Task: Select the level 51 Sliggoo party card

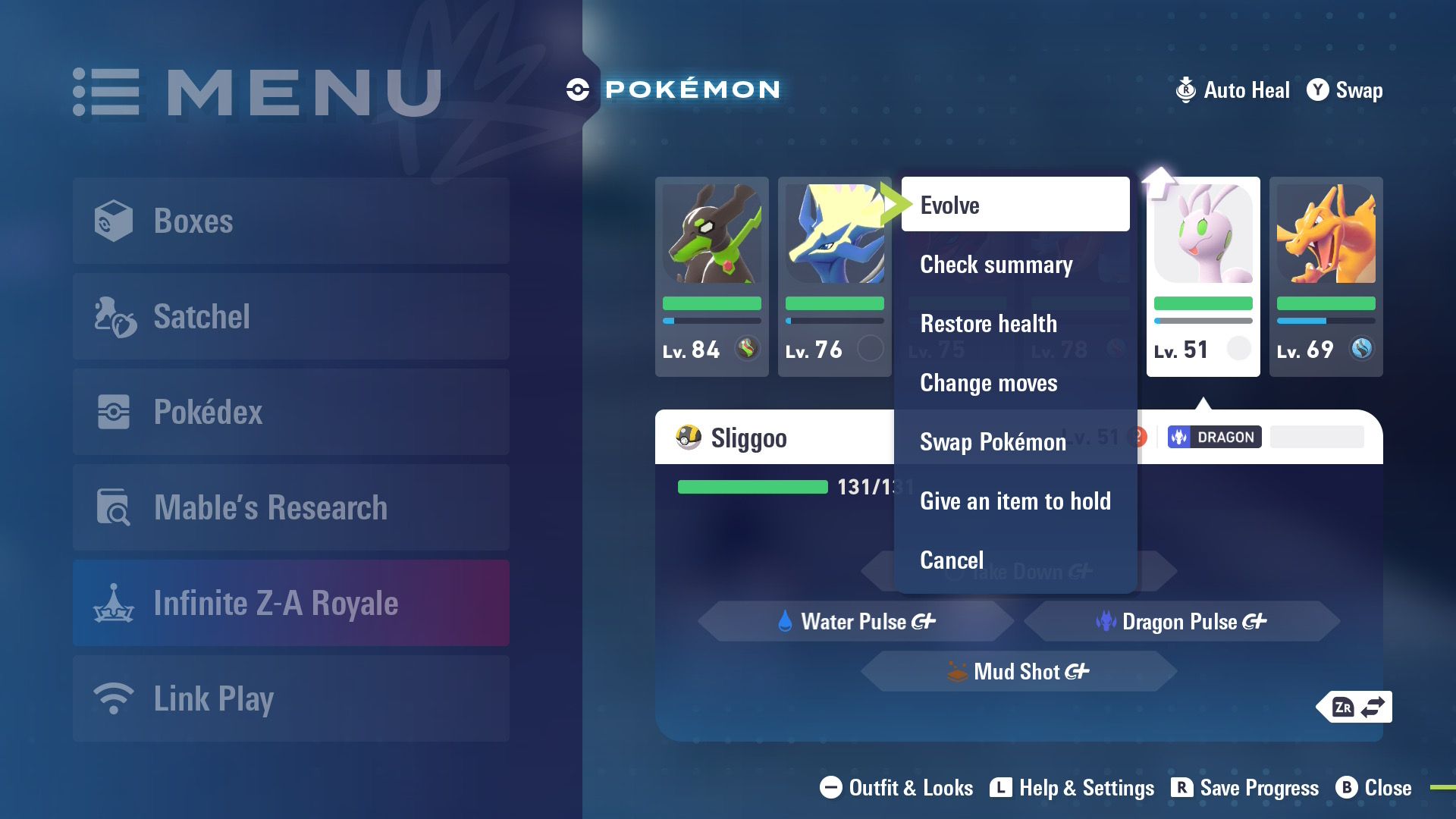Action: click(1203, 277)
